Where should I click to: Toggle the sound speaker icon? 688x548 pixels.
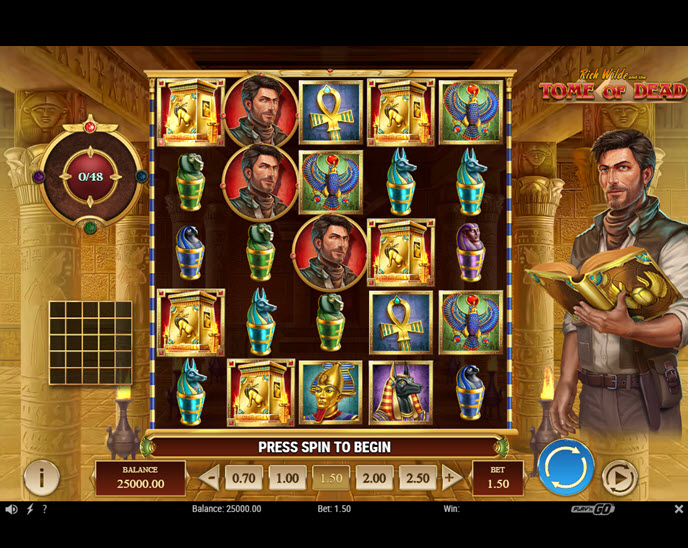(11, 509)
